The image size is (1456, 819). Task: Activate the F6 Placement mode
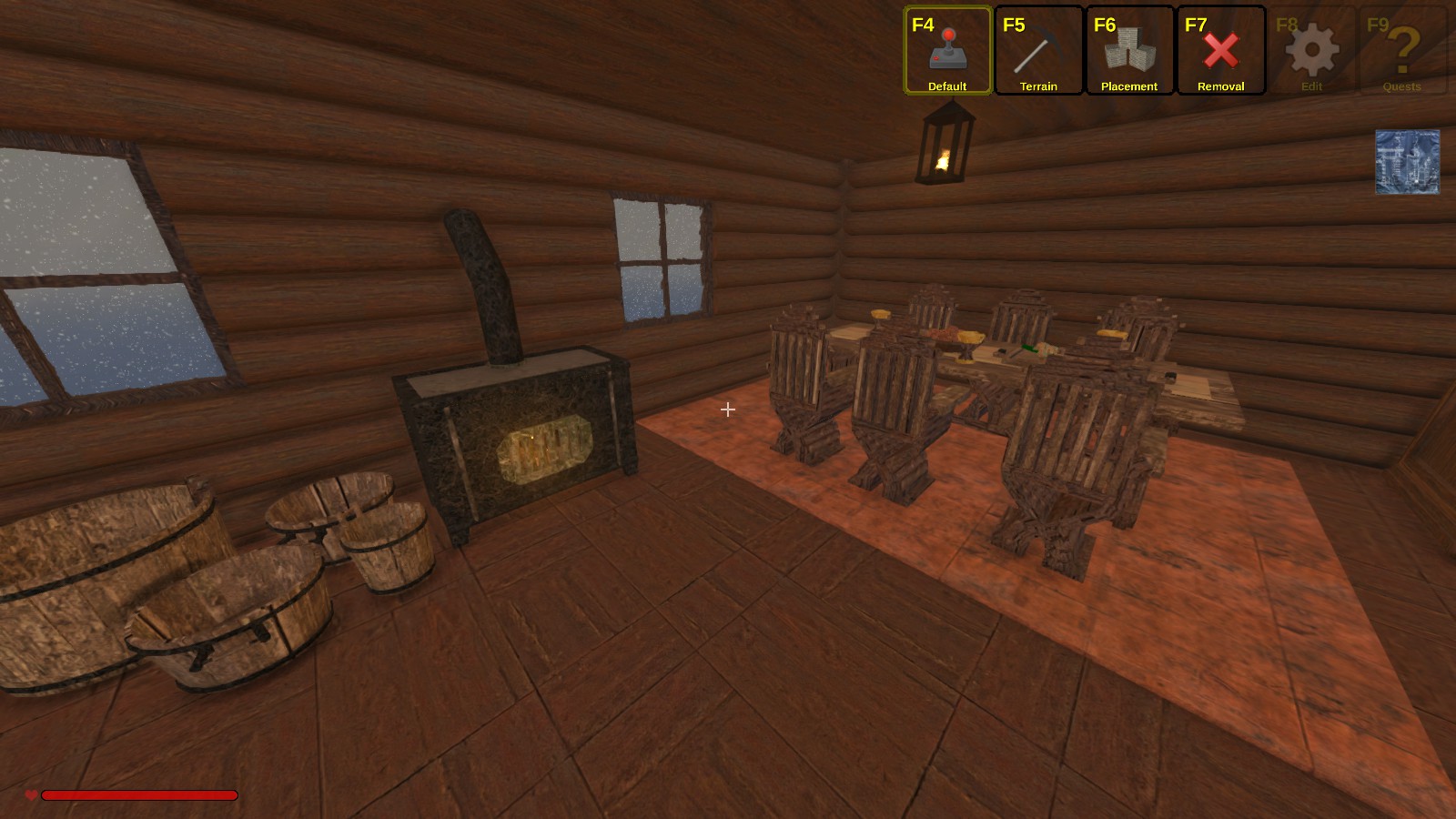(x=1129, y=51)
